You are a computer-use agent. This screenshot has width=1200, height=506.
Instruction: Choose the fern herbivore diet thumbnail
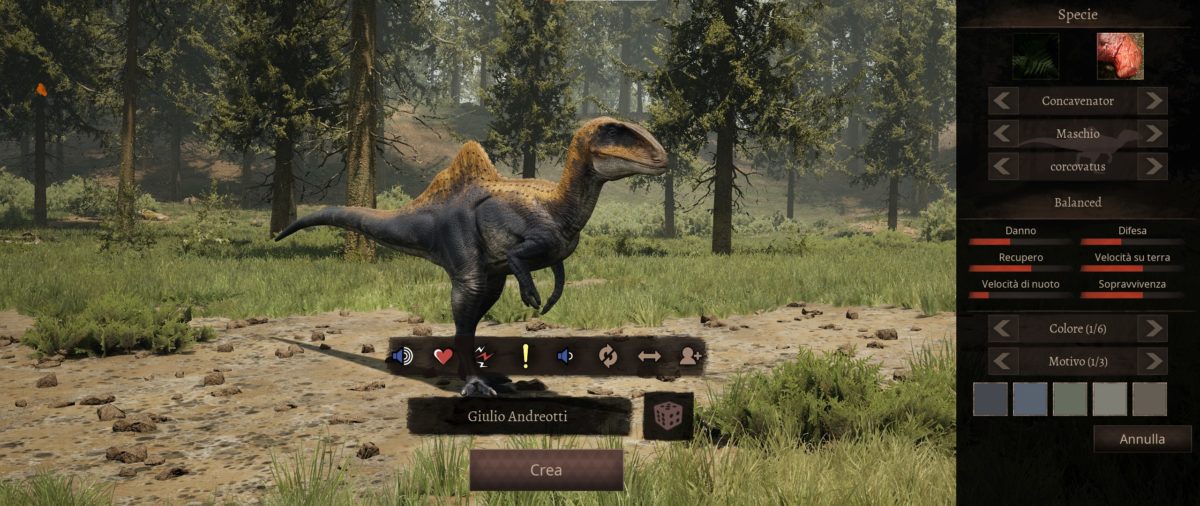[x=1036, y=57]
